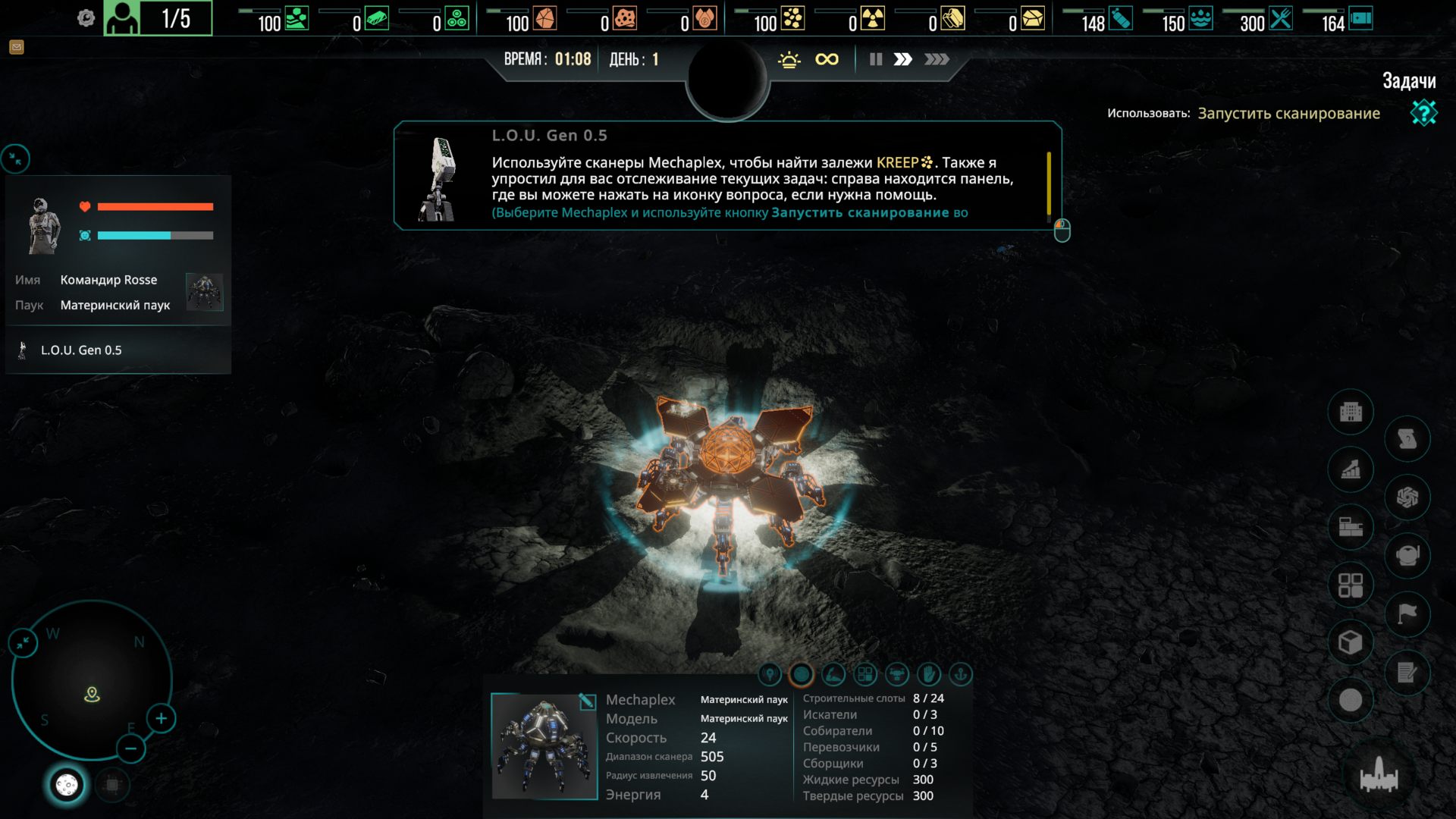Zoom in the minimap with plus button
The width and height of the screenshot is (1456, 819).
(162, 718)
